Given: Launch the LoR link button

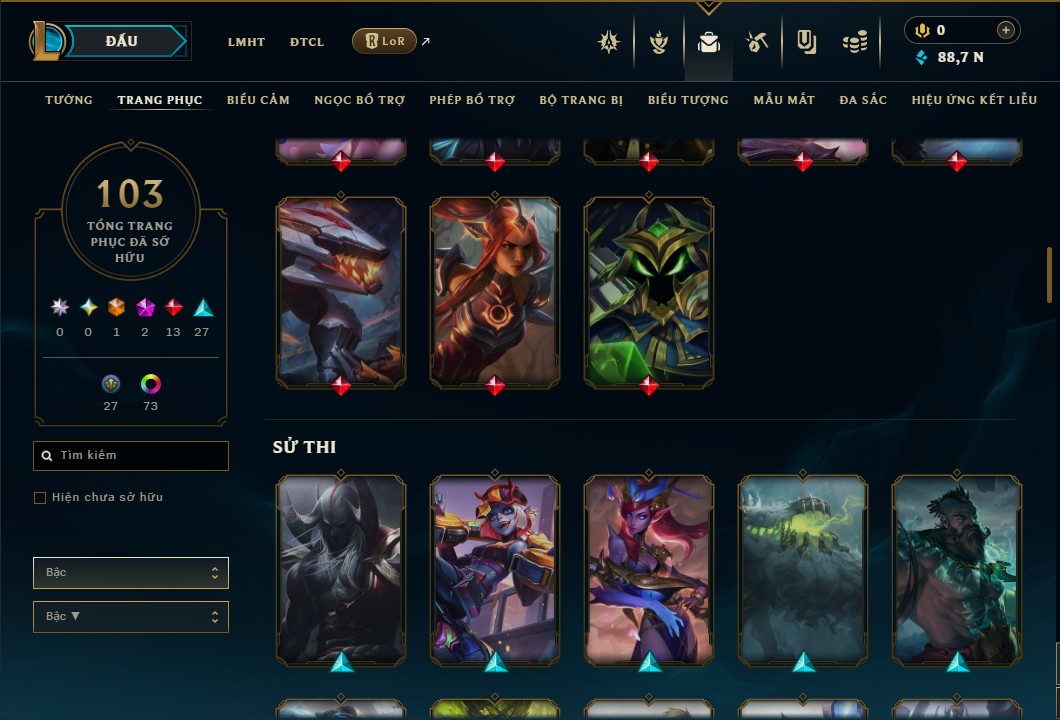Looking at the screenshot, I should (x=384, y=41).
